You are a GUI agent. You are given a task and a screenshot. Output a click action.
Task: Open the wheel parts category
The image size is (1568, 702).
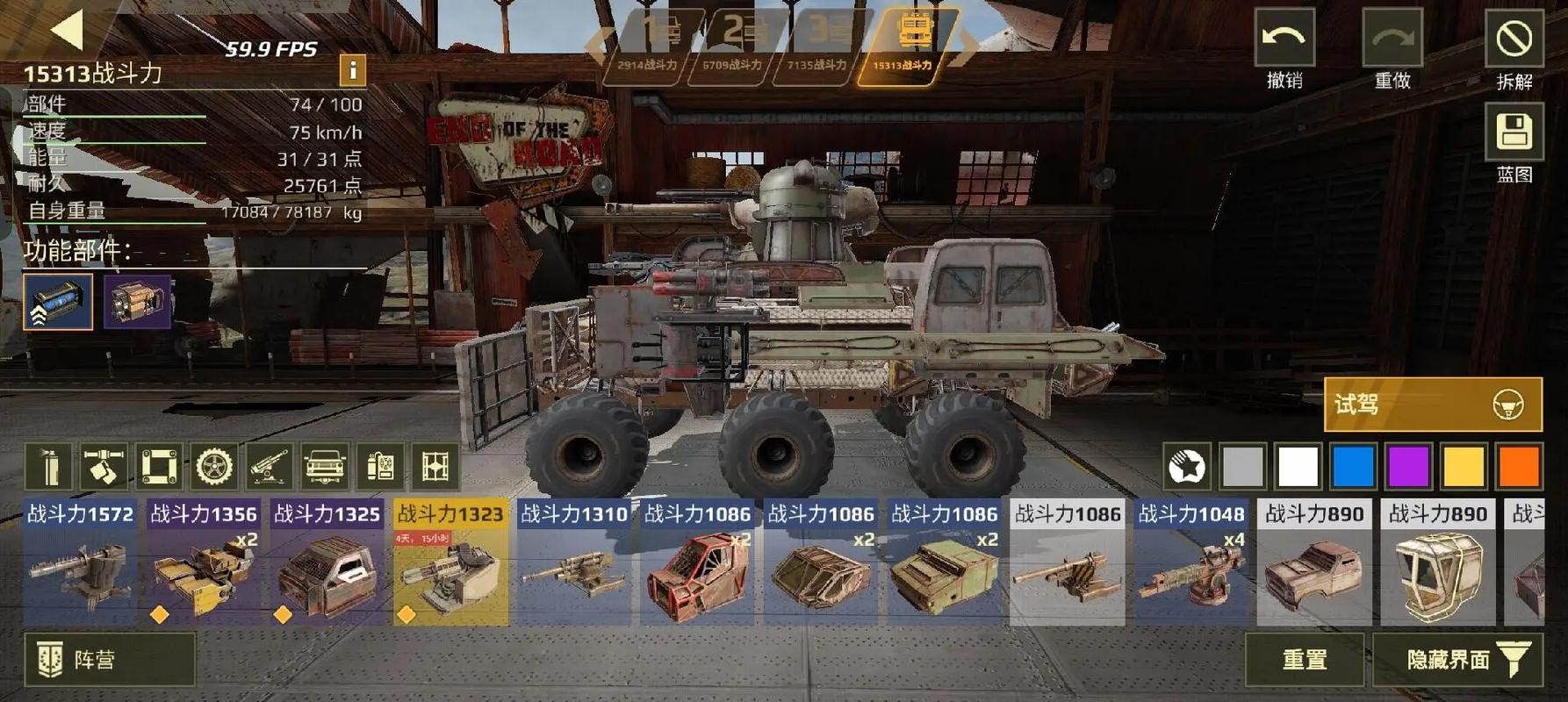(x=214, y=466)
